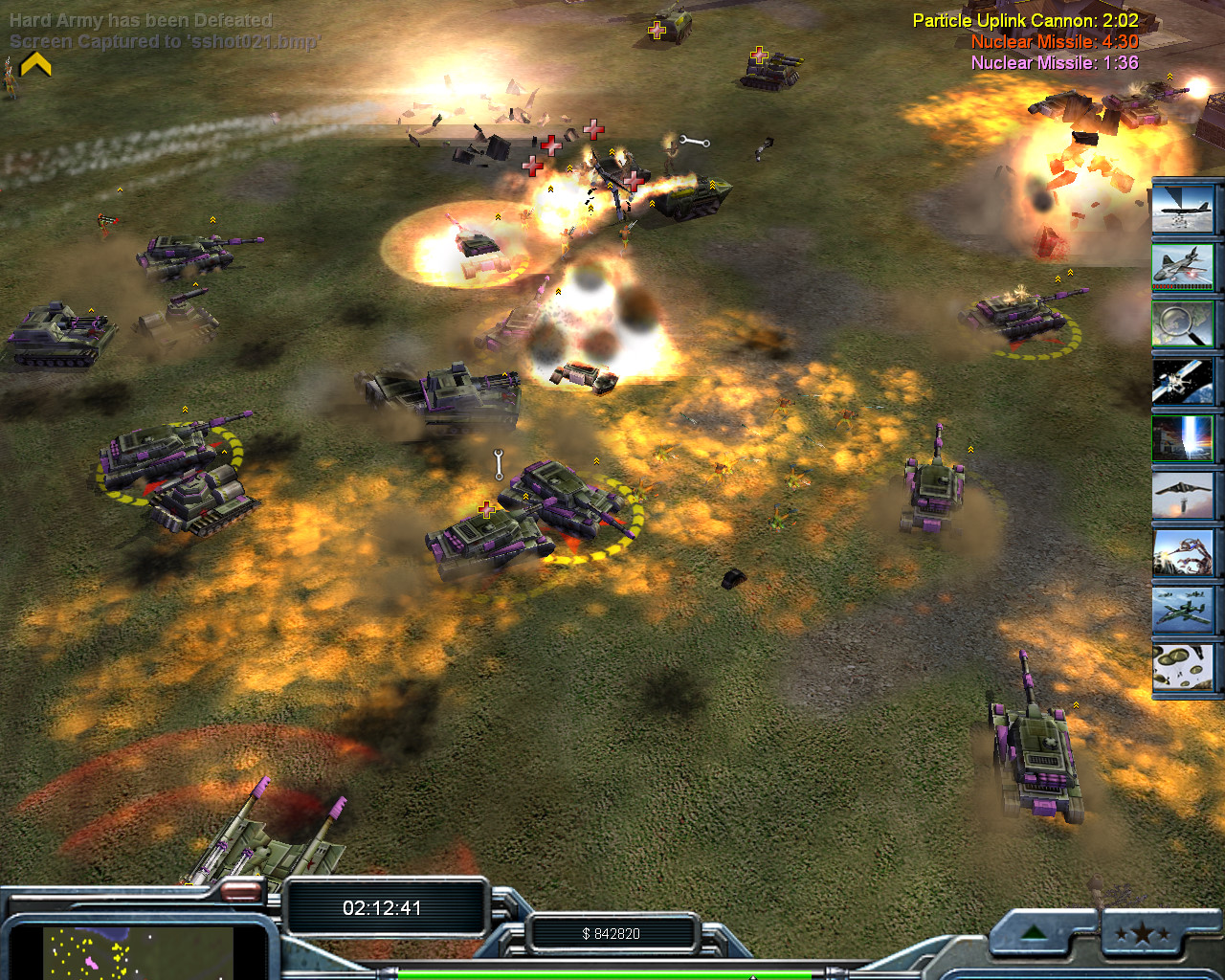This screenshot has height=980, width=1225.
Task: Activate the spy satellite power
Action: coord(1183,380)
